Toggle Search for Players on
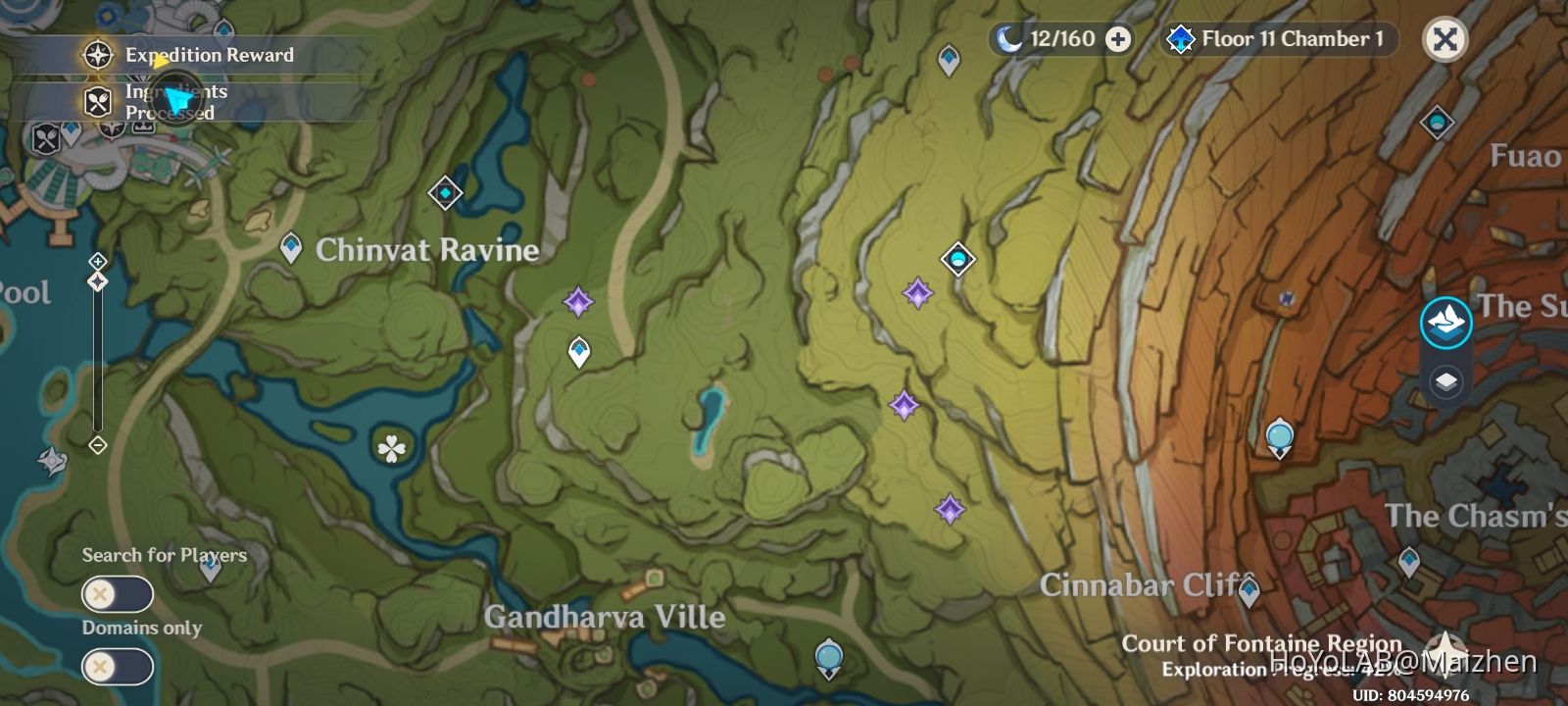 pyautogui.click(x=116, y=593)
